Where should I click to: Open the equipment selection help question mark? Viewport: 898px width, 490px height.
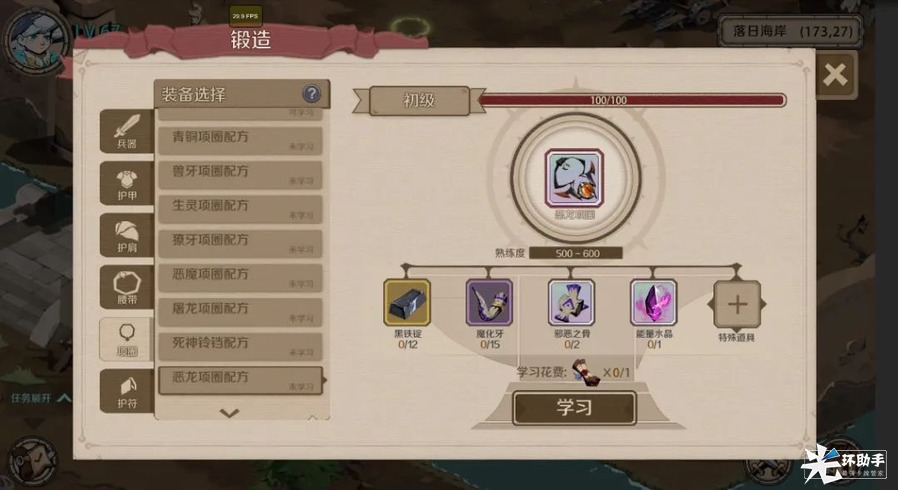click(x=312, y=94)
